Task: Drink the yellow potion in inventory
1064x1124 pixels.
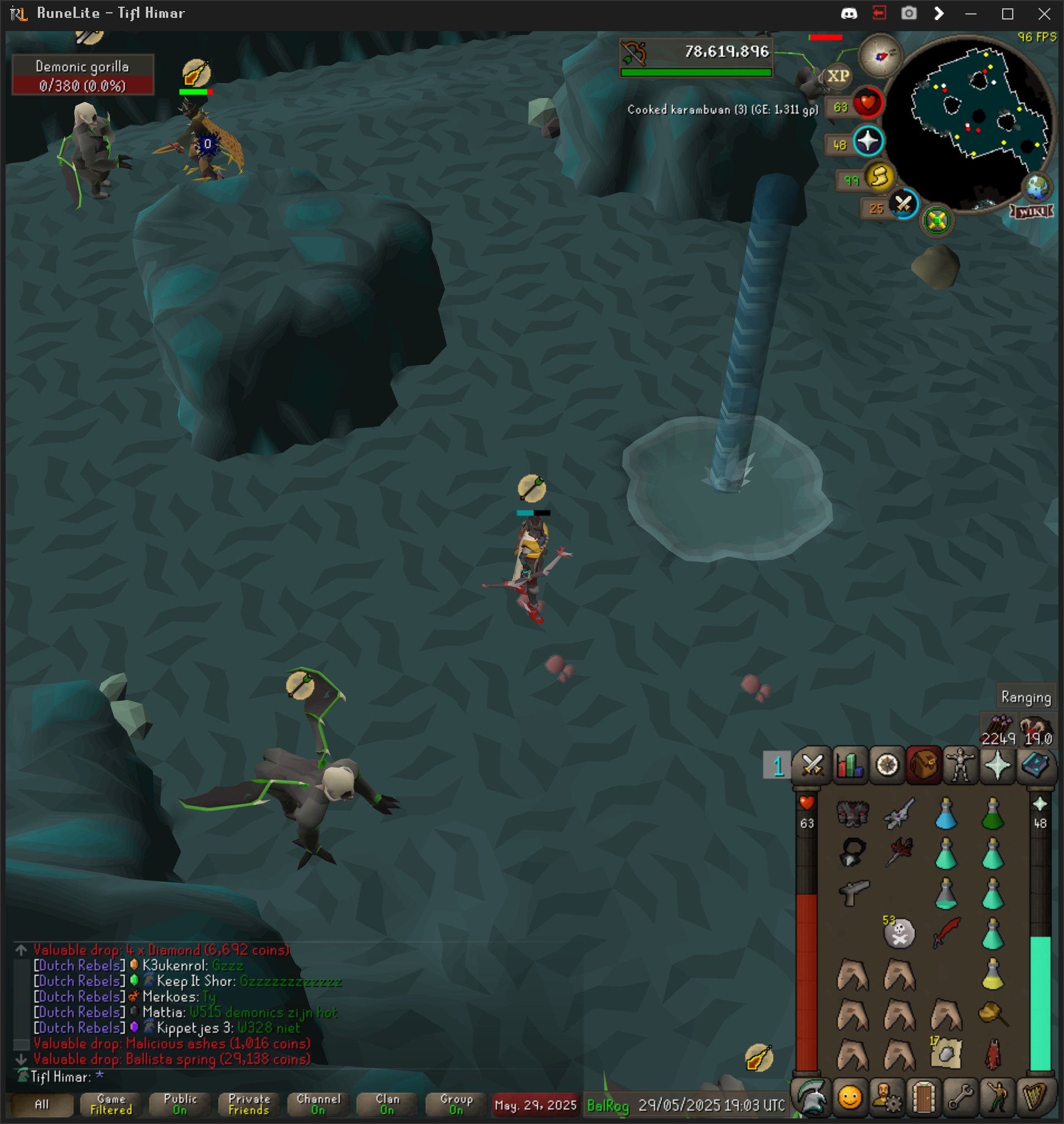Action: click(x=993, y=974)
